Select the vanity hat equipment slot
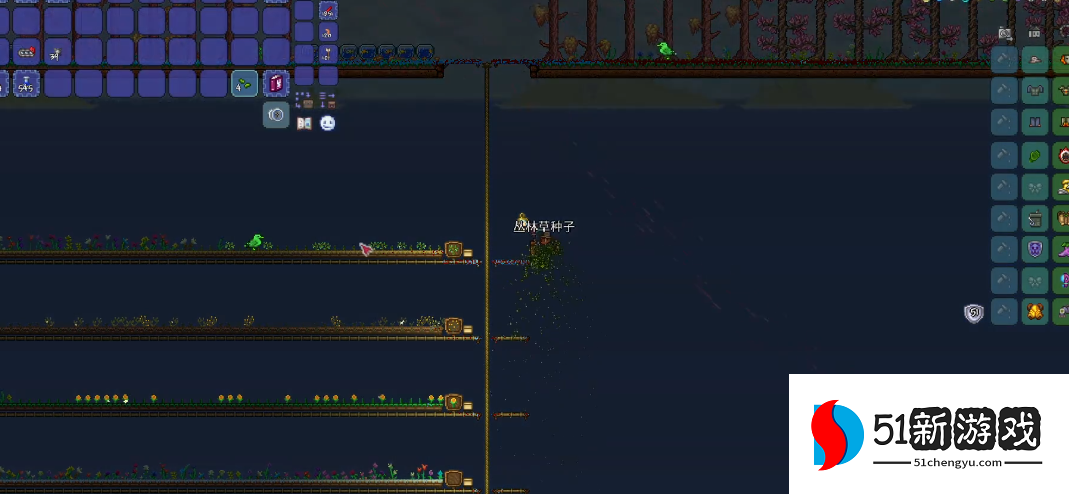1069x494 pixels. [1035, 61]
